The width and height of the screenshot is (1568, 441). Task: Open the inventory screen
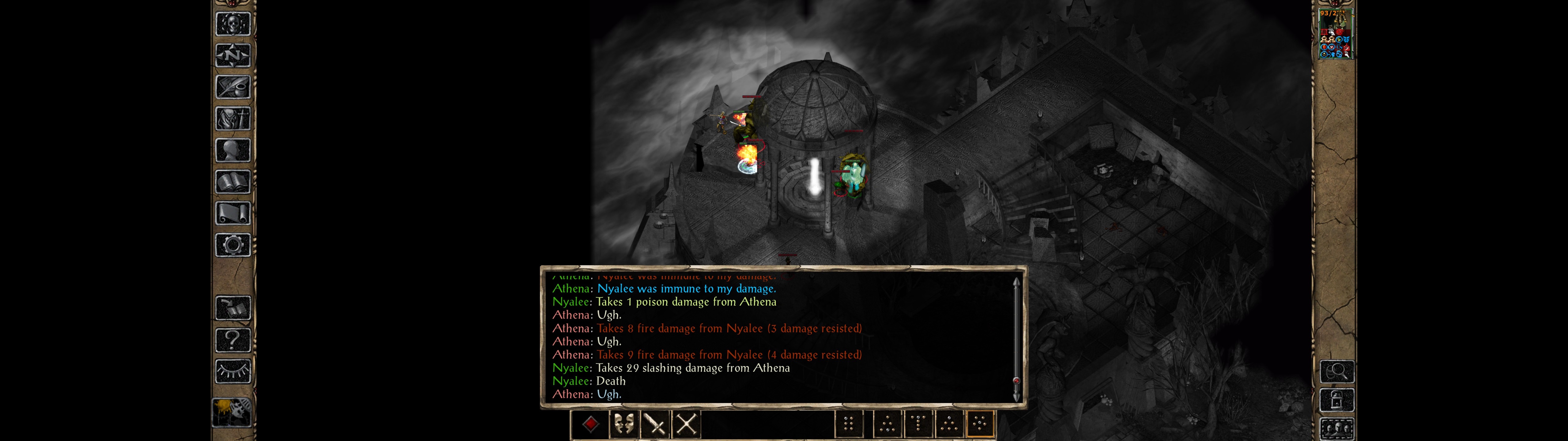tap(232, 119)
